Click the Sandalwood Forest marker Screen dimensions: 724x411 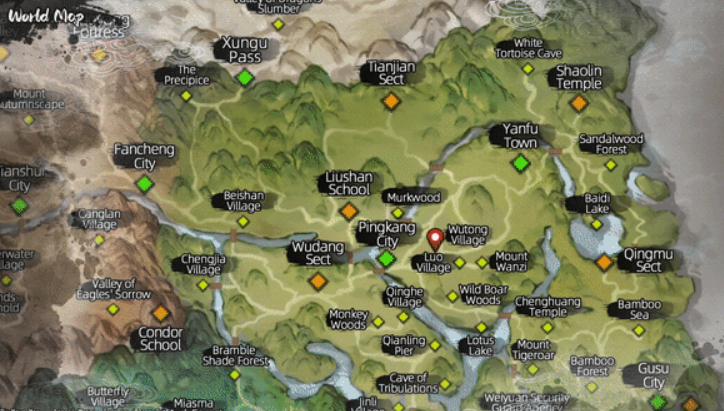point(611,165)
